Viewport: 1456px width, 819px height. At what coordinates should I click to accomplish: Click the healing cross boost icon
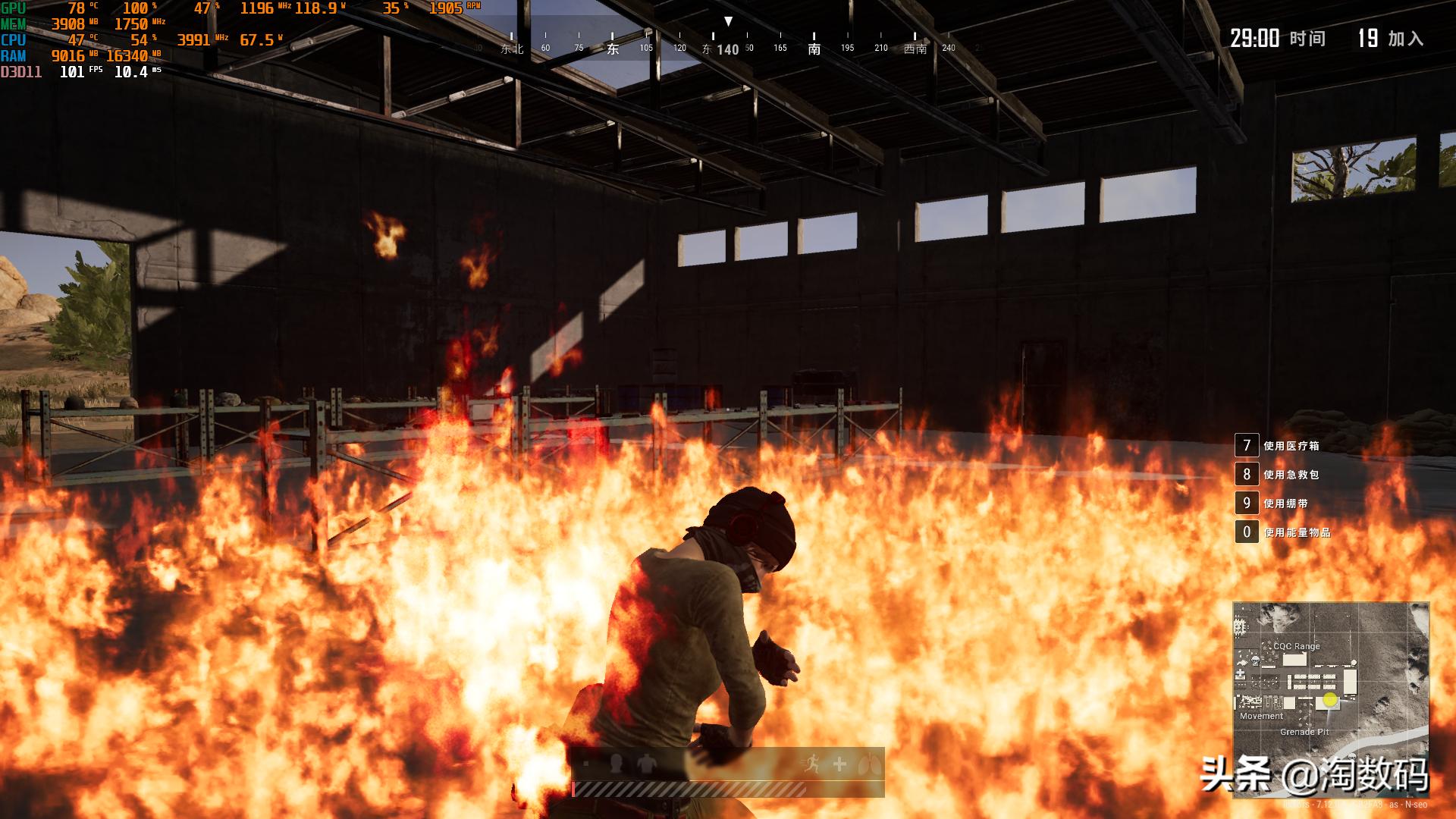(x=839, y=764)
